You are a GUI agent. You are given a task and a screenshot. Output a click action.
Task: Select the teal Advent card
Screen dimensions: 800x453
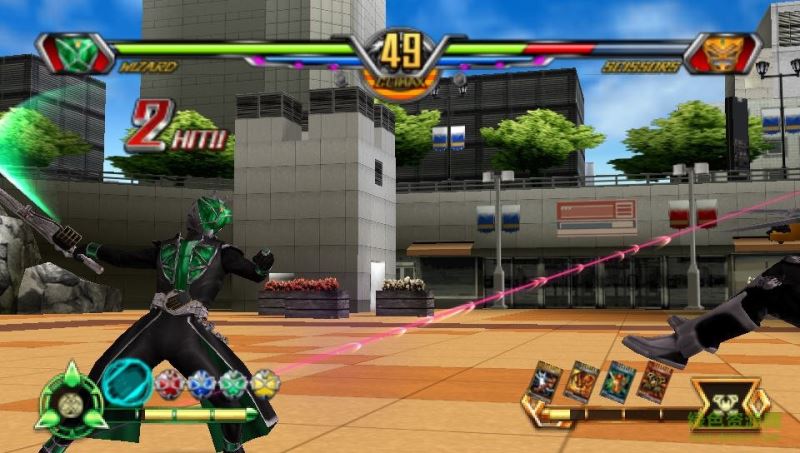[x=617, y=382]
